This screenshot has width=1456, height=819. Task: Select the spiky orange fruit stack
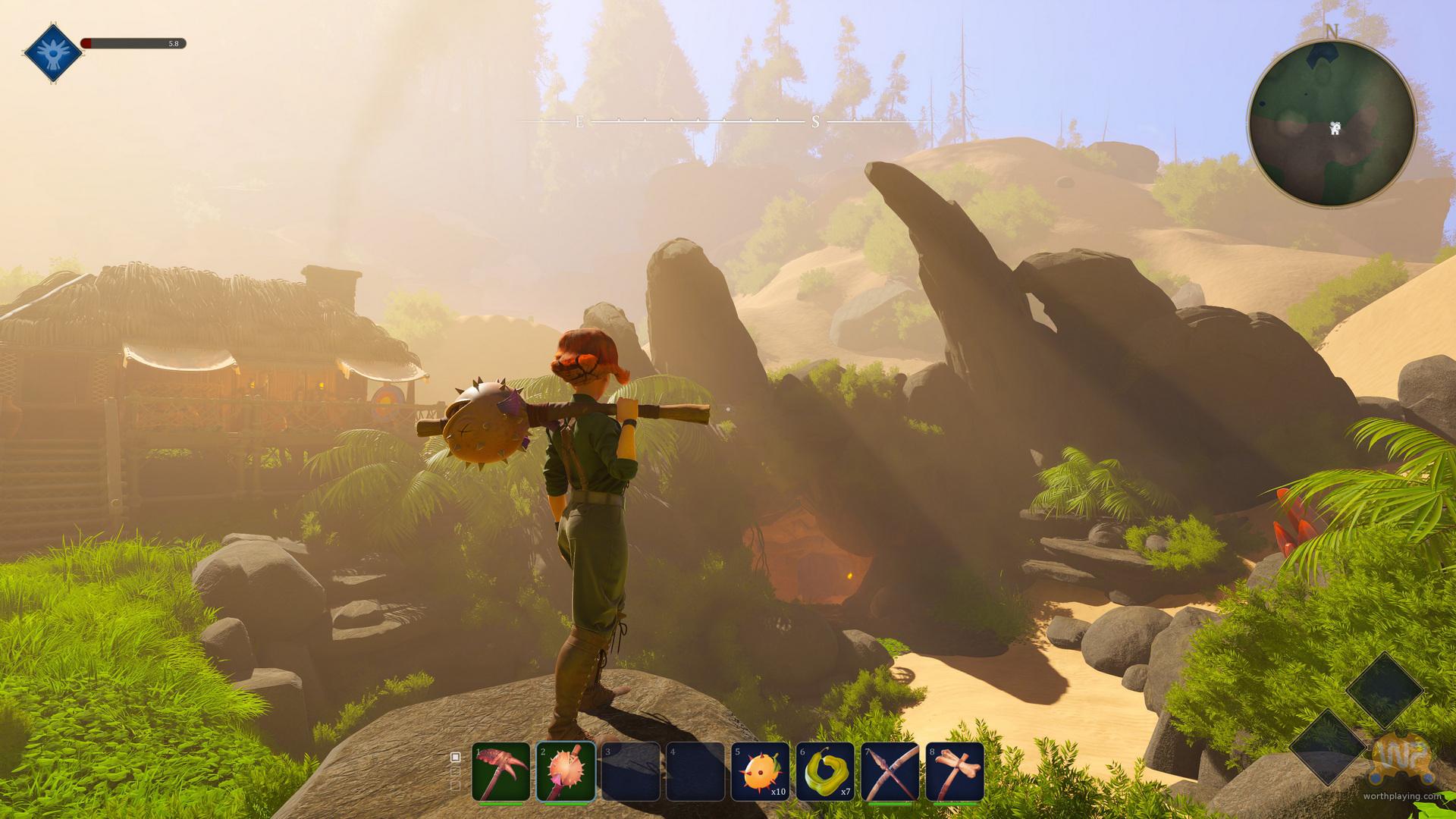coord(760,771)
